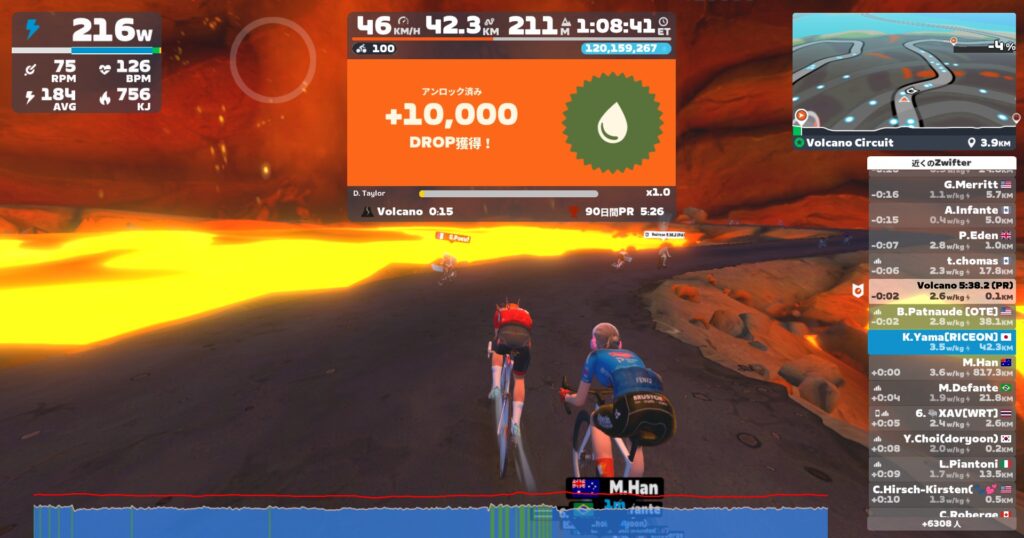
Task: Select Y.Choi(doryoon) in nearby riders
Action: (x=942, y=443)
